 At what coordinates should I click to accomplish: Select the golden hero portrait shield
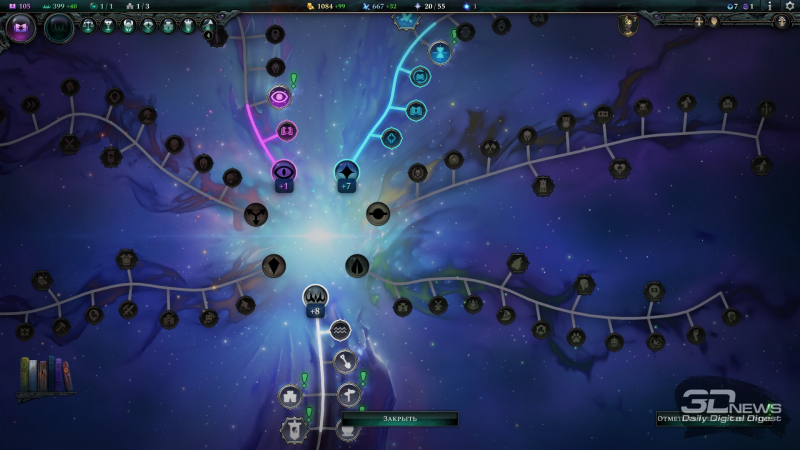[x=629, y=24]
